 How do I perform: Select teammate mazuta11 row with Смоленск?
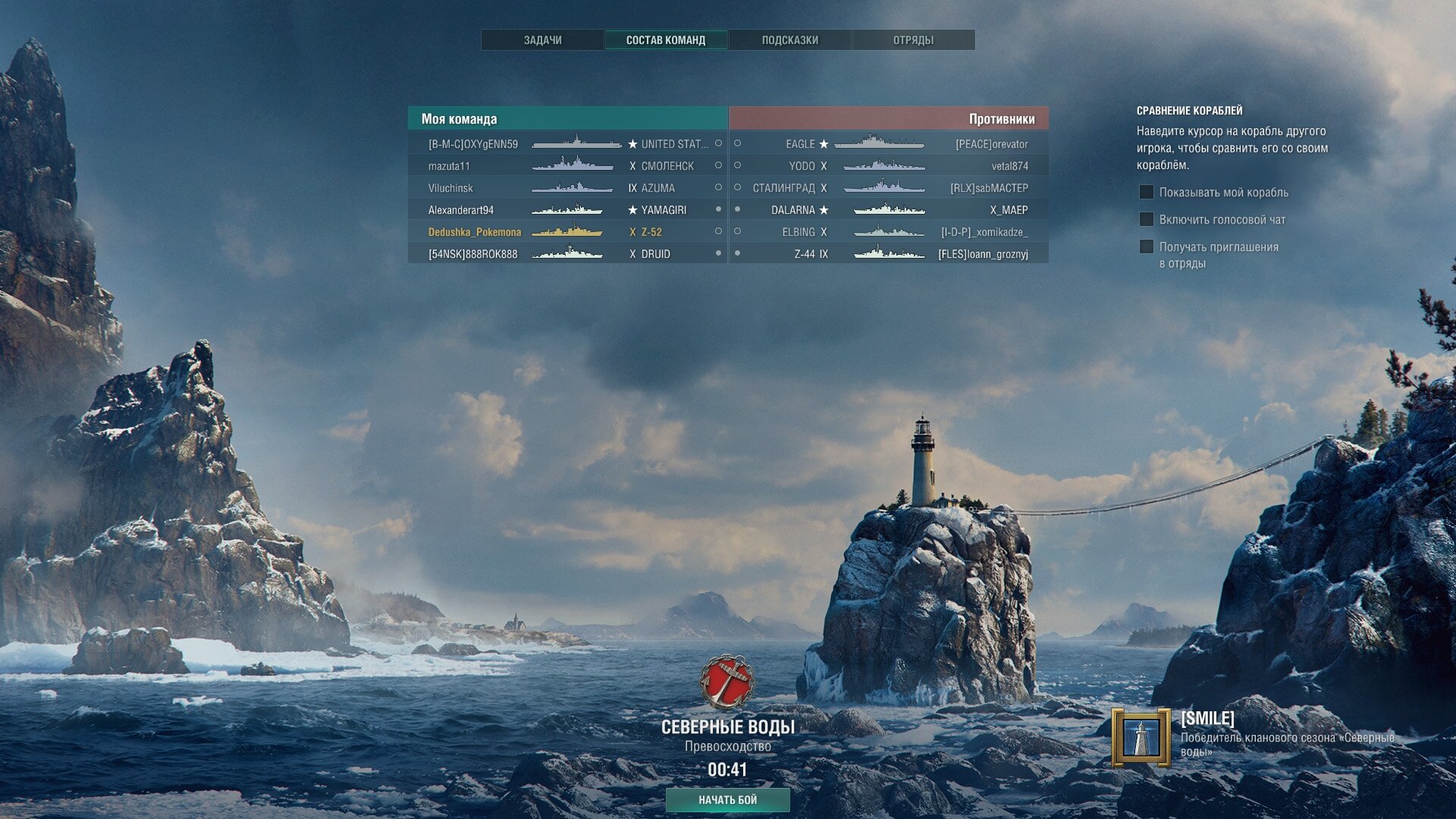pyautogui.click(x=567, y=166)
